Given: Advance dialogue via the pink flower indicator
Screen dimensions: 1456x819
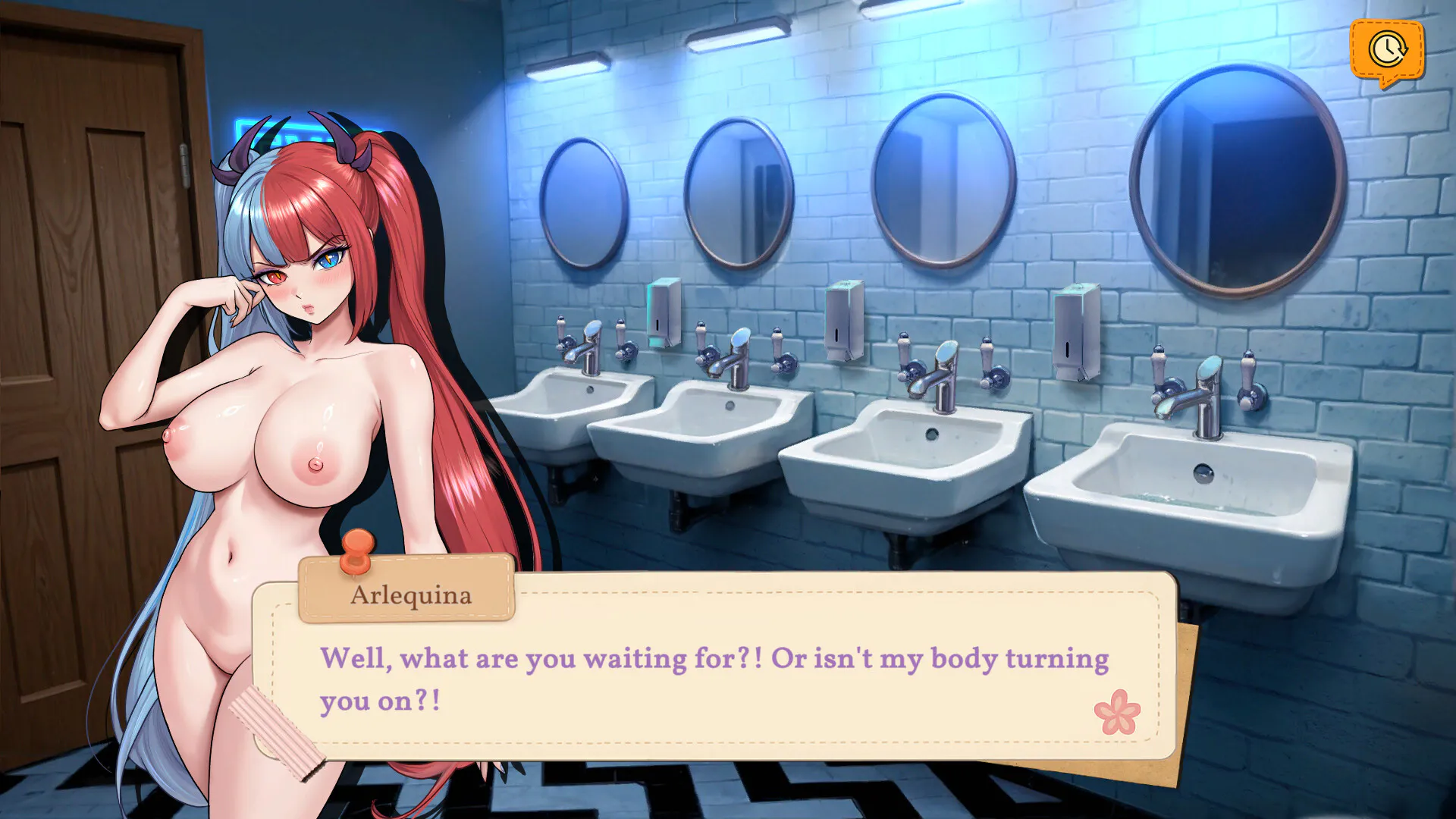Looking at the screenshot, I should pyautogui.click(x=1116, y=712).
